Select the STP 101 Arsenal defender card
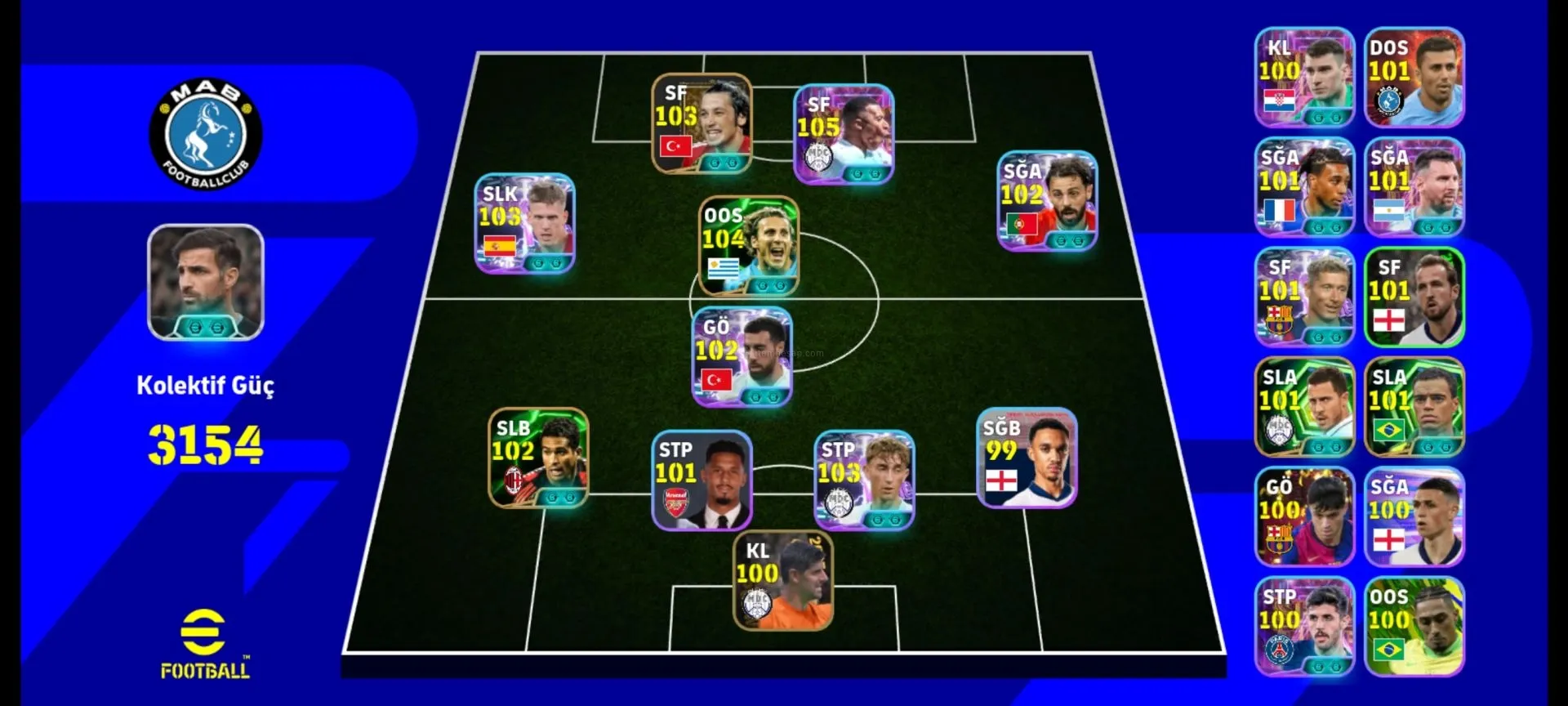The image size is (1568, 706). [702, 480]
